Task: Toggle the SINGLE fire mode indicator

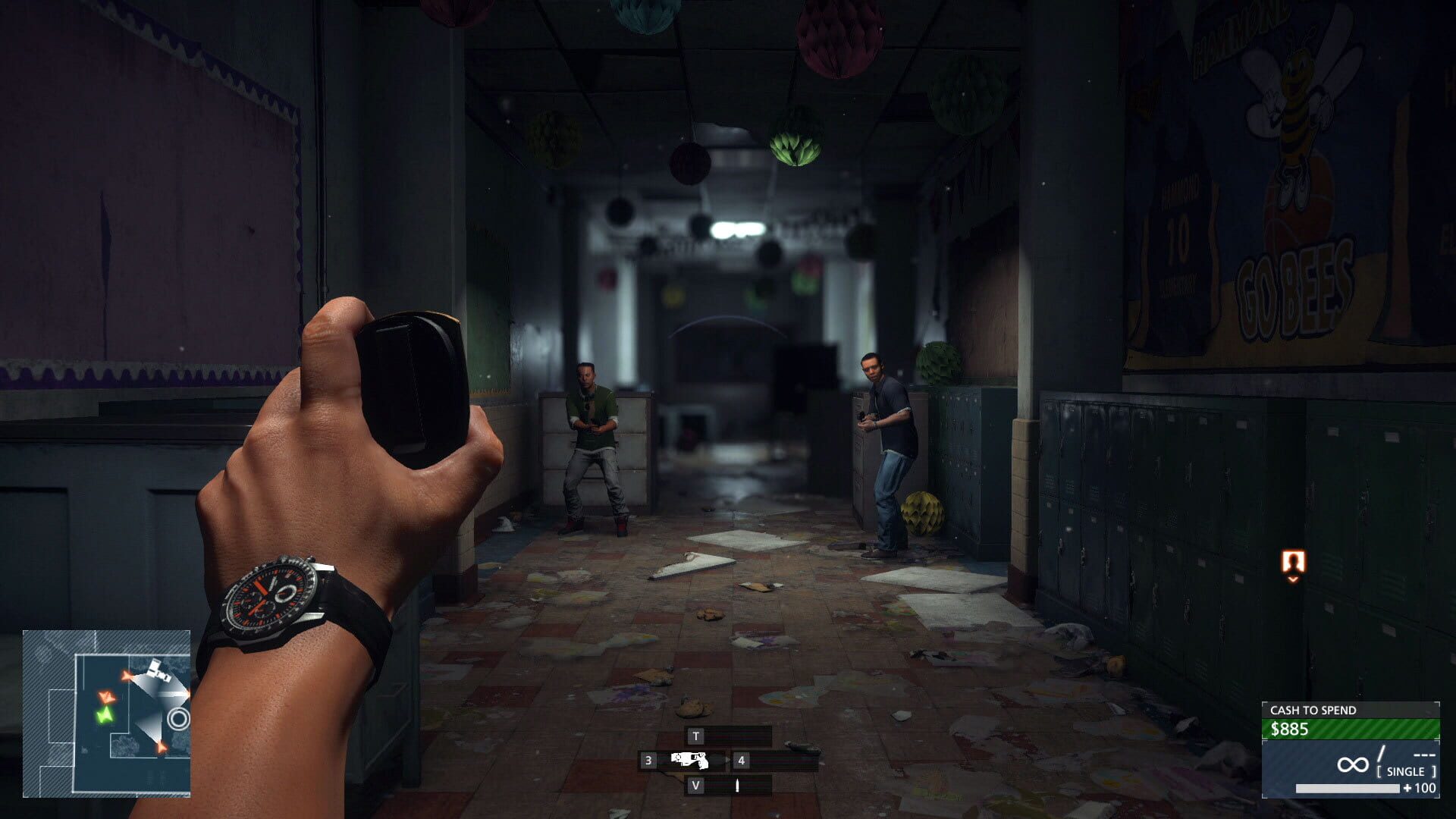Action: 1406,771
